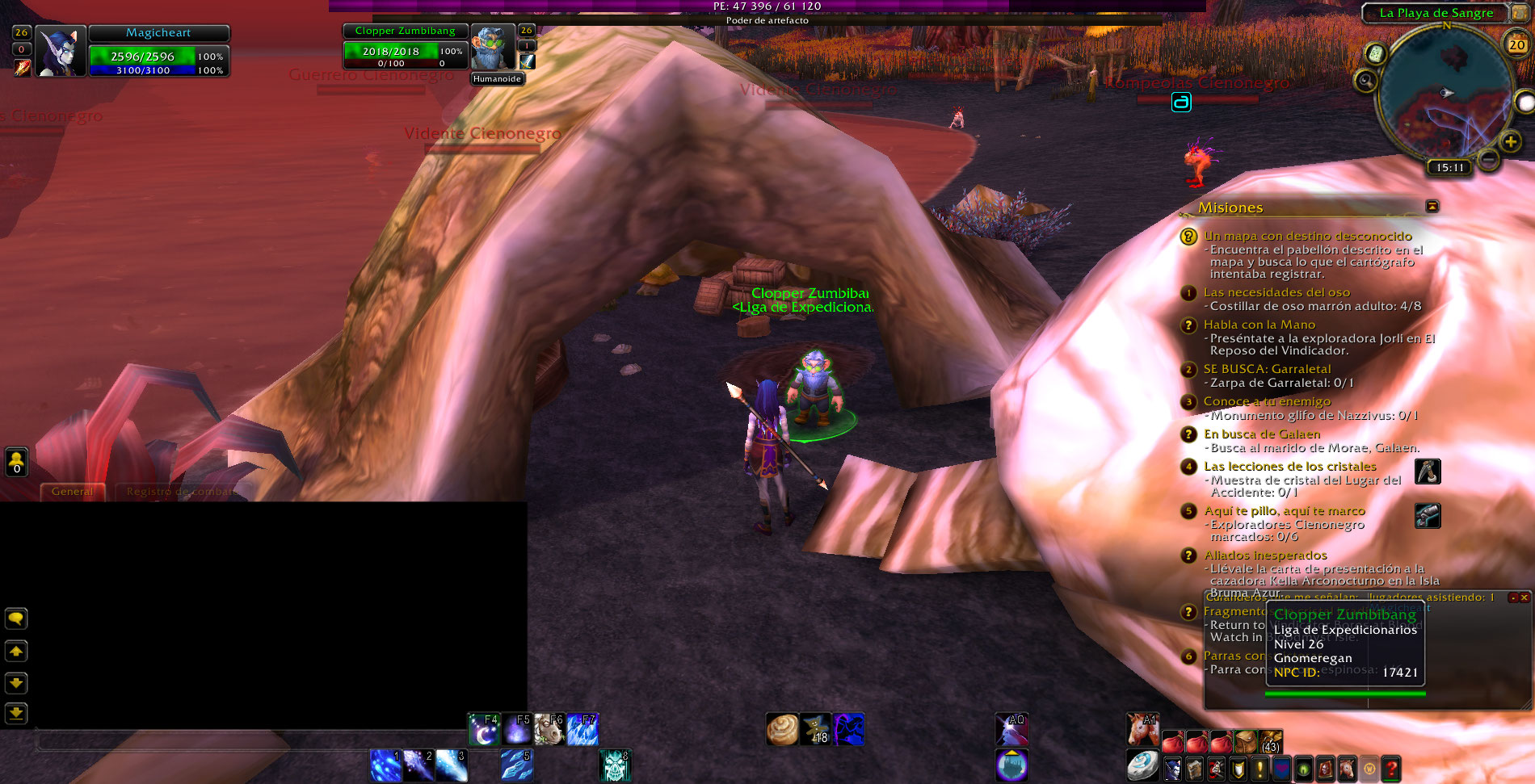
Task: Open the world map button beside zone name
Action: (x=1520, y=13)
